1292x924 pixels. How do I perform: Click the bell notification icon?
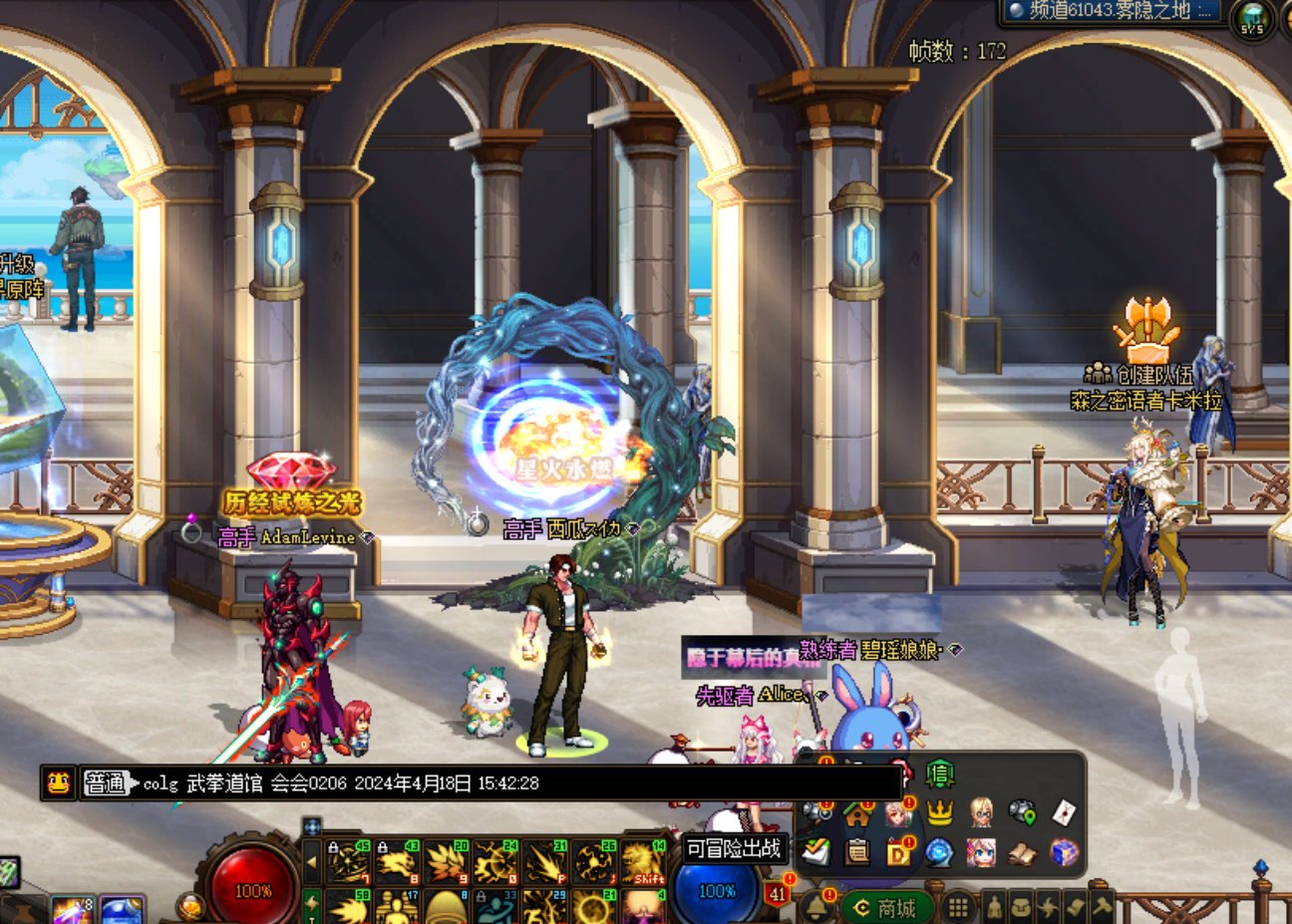(815, 907)
